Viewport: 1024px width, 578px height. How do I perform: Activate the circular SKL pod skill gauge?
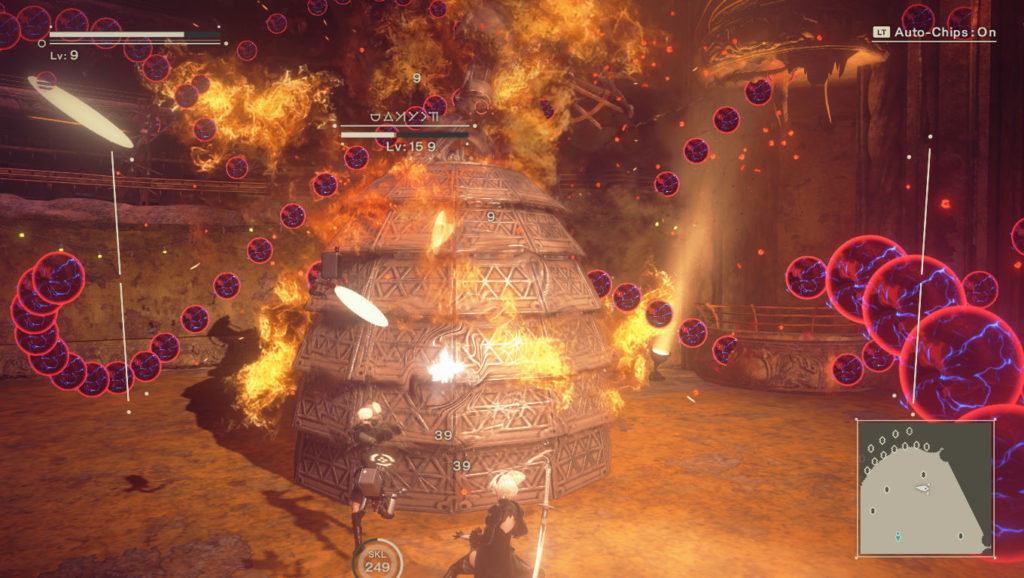pos(377,561)
